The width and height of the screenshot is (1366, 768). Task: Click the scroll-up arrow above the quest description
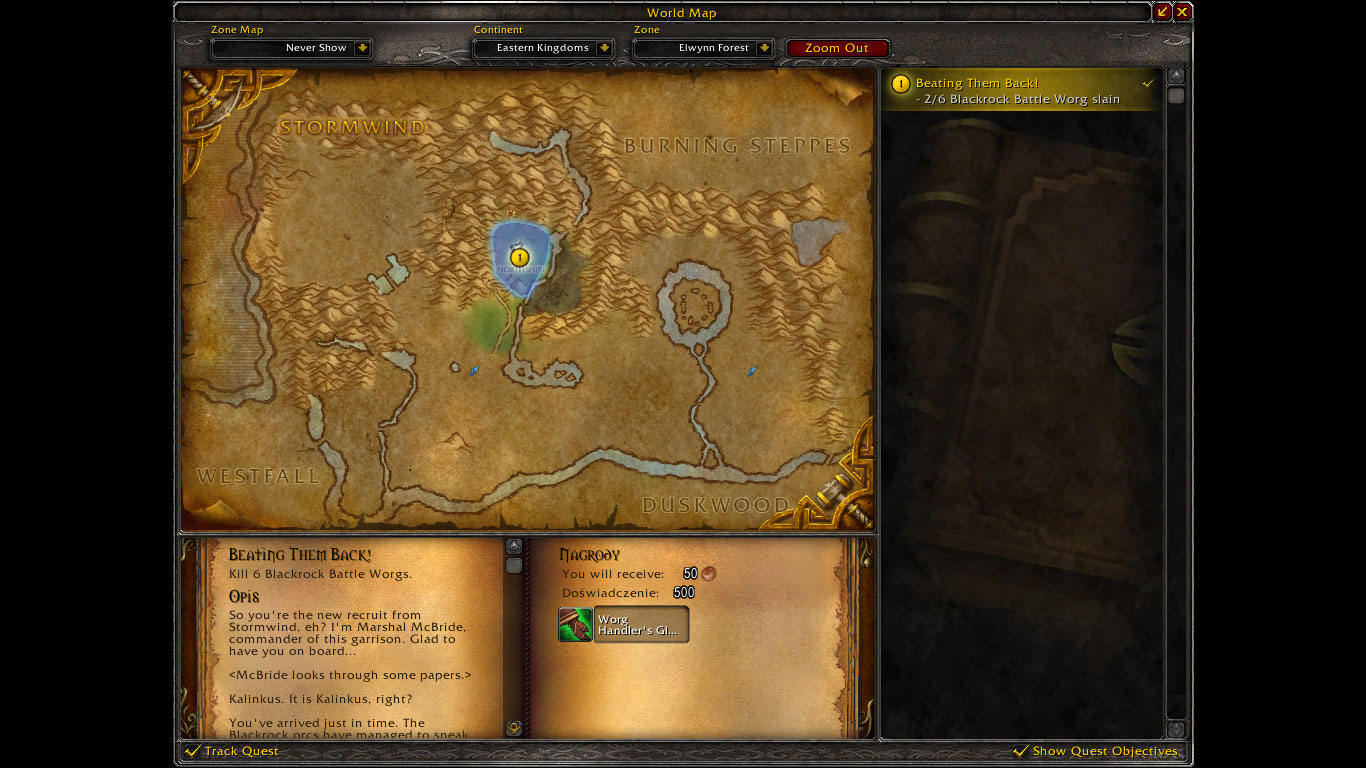(x=514, y=544)
